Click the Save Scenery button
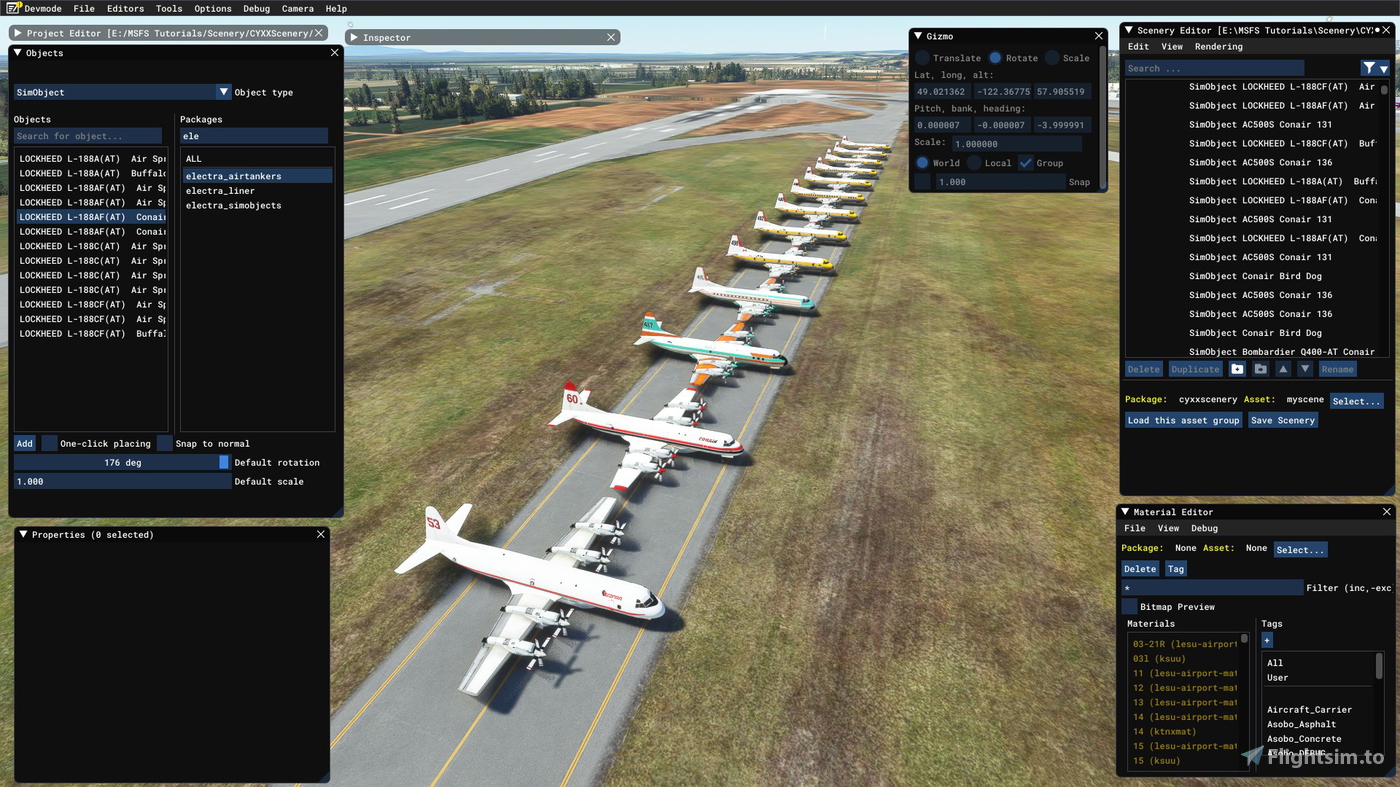The height and width of the screenshot is (787, 1400). coord(1283,420)
